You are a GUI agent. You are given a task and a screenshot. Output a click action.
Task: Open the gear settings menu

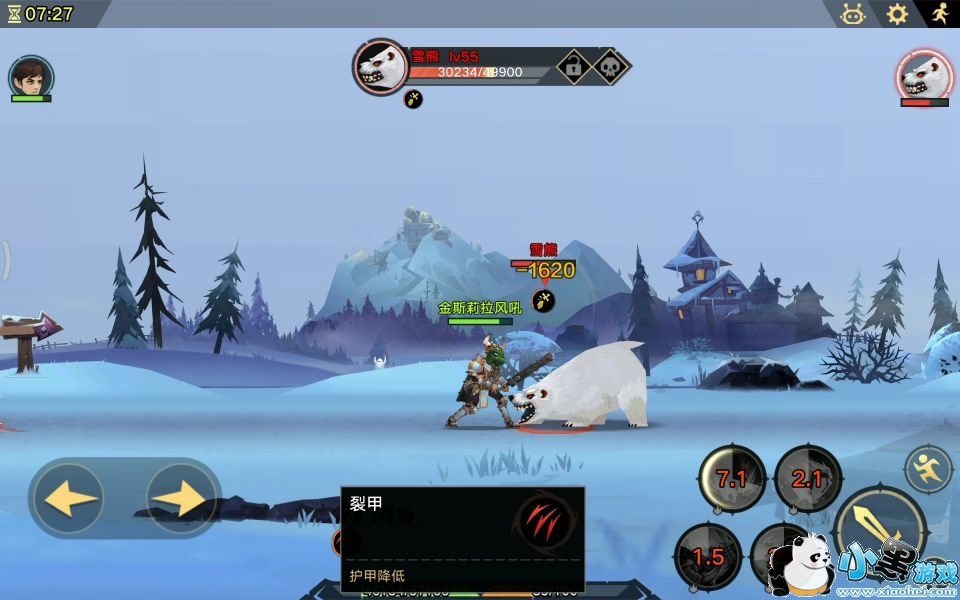(x=897, y=14)
